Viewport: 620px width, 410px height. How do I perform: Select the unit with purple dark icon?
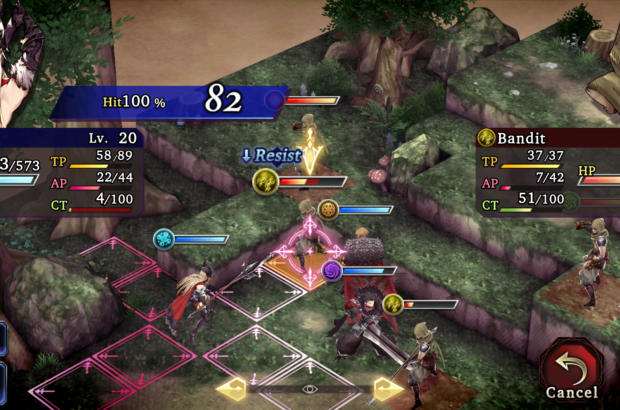[x=333, y=270]
